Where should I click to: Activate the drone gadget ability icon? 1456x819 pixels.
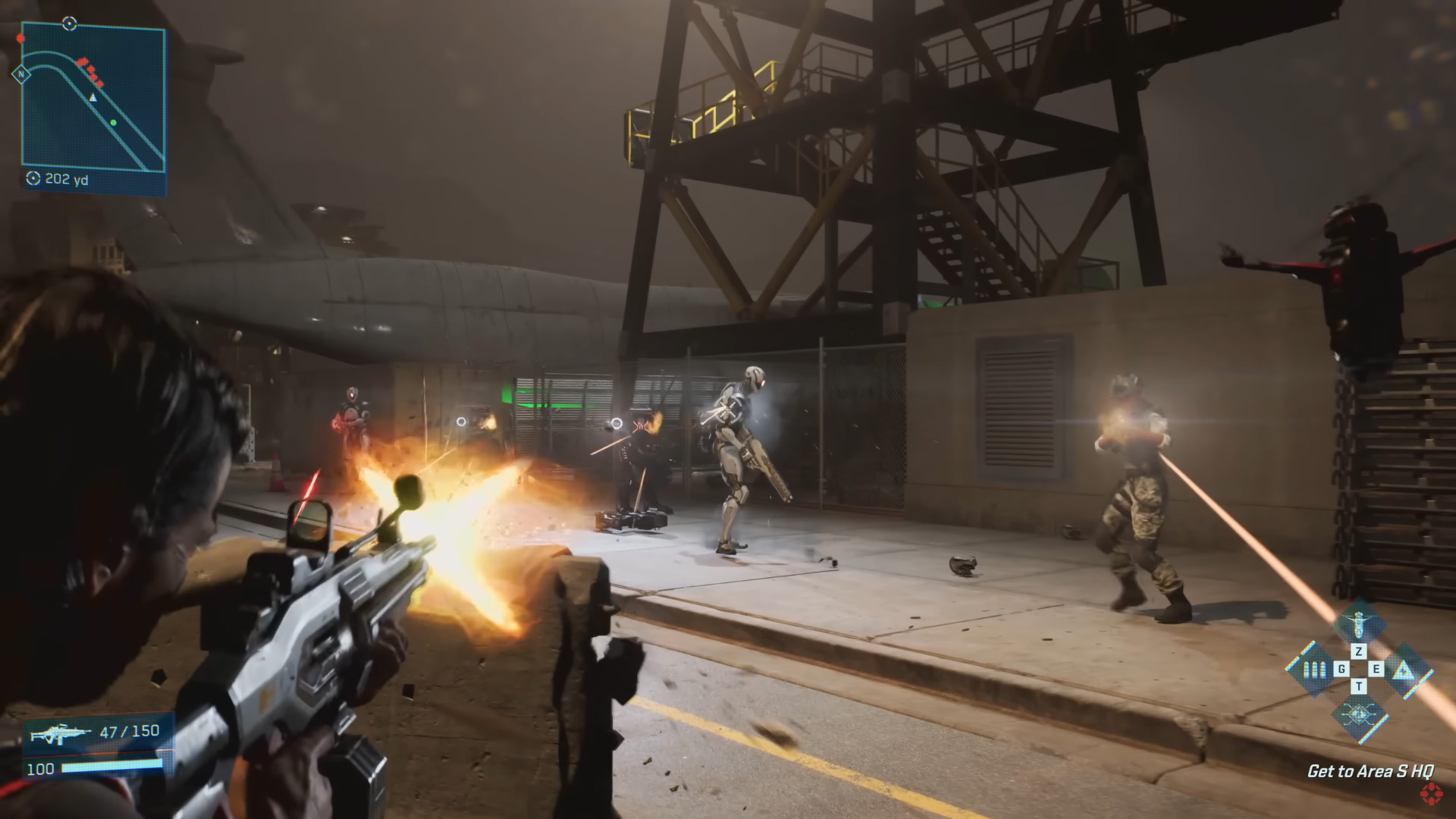(1358, 626)
